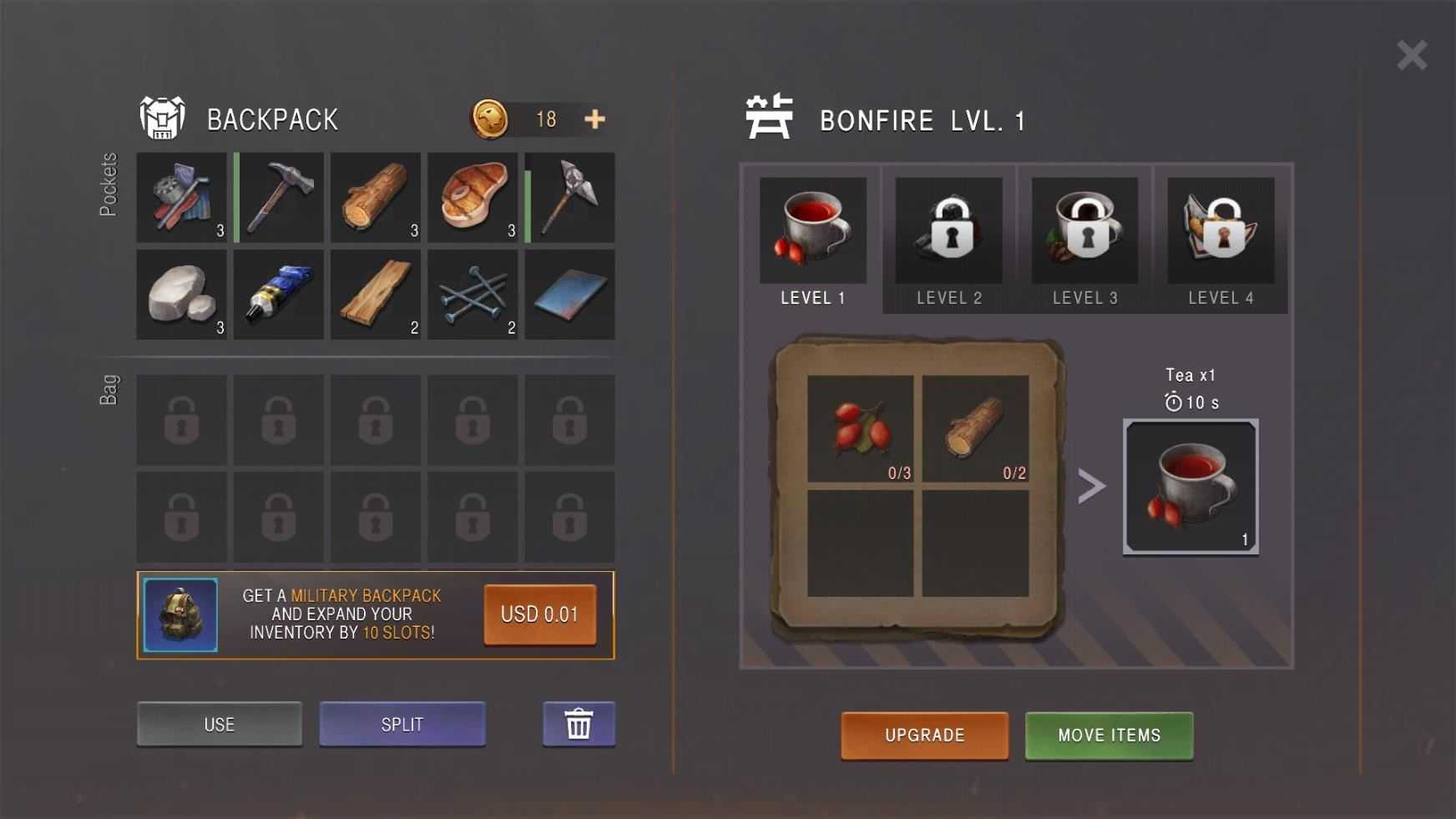1456x819 pixels.
Task: Discard item with the trash can button
Action: 579,724
